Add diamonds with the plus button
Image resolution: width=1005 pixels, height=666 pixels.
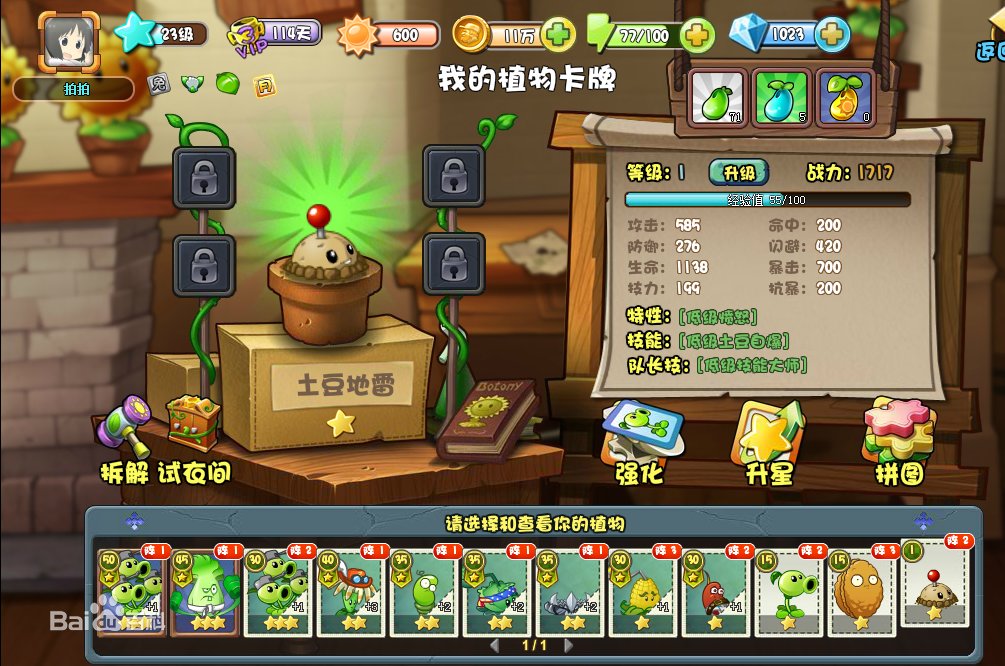pyautogui.click(x=832, y=35)
